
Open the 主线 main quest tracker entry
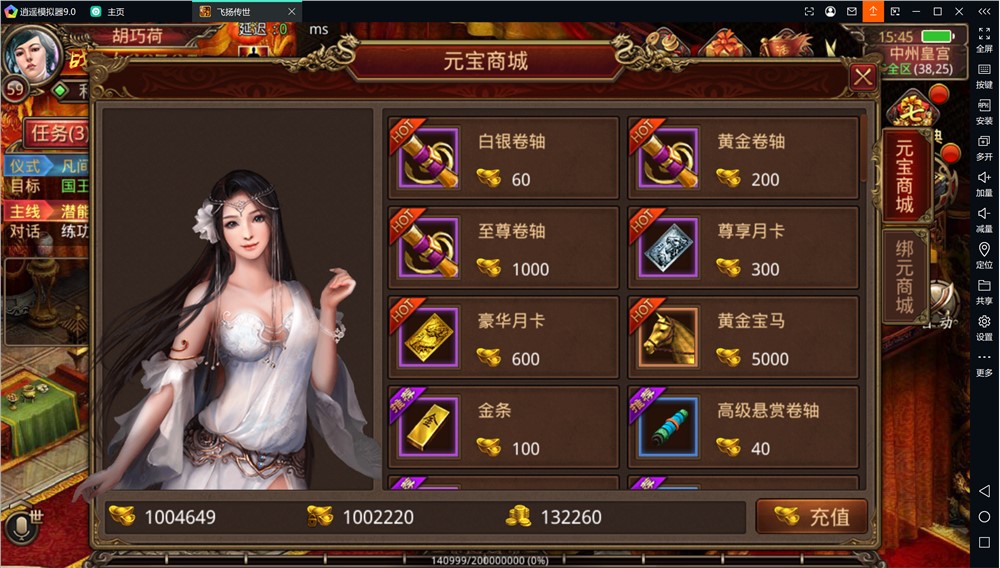click(x=27, y=212)
